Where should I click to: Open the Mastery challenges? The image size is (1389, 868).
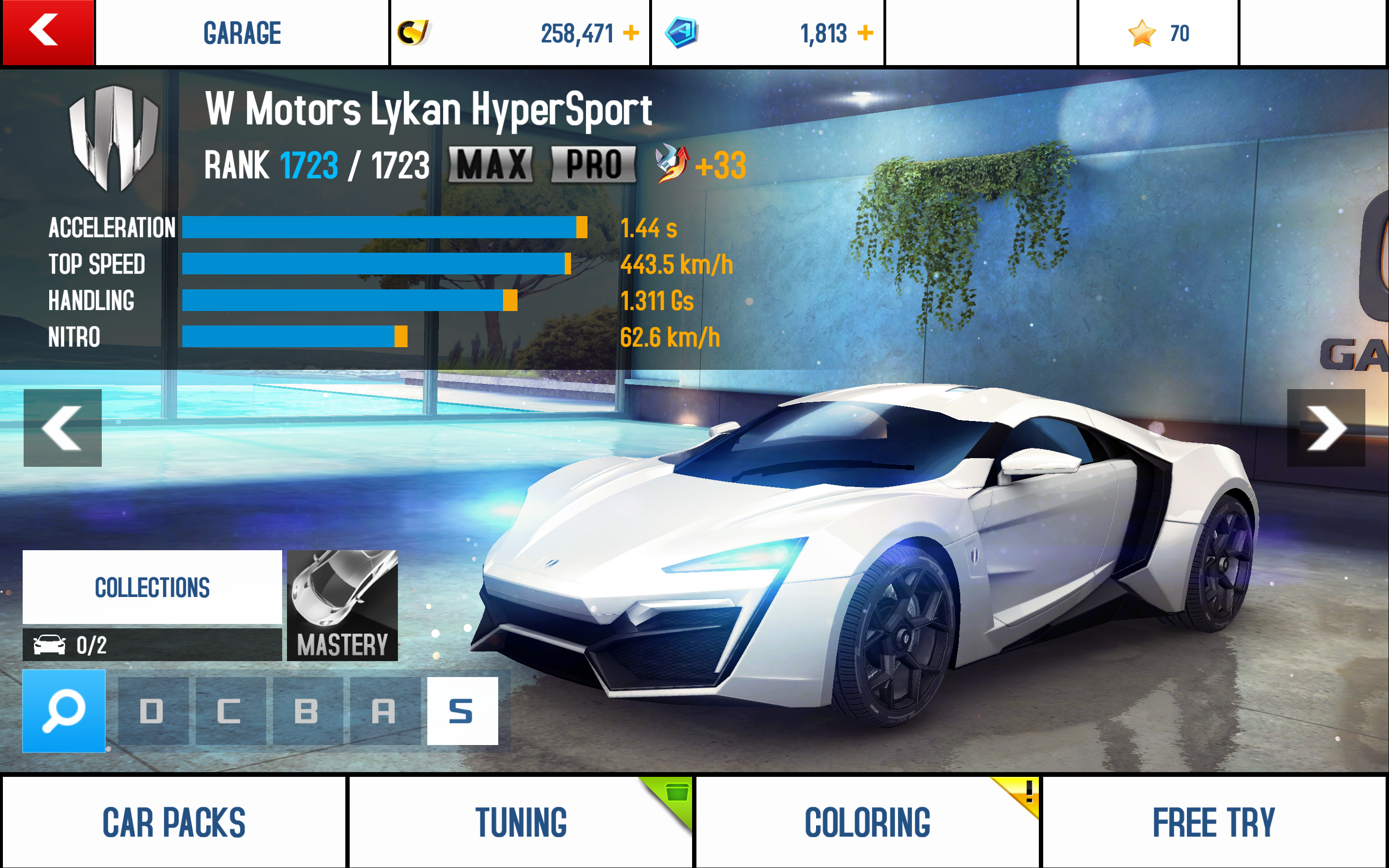tap(342, 605)
